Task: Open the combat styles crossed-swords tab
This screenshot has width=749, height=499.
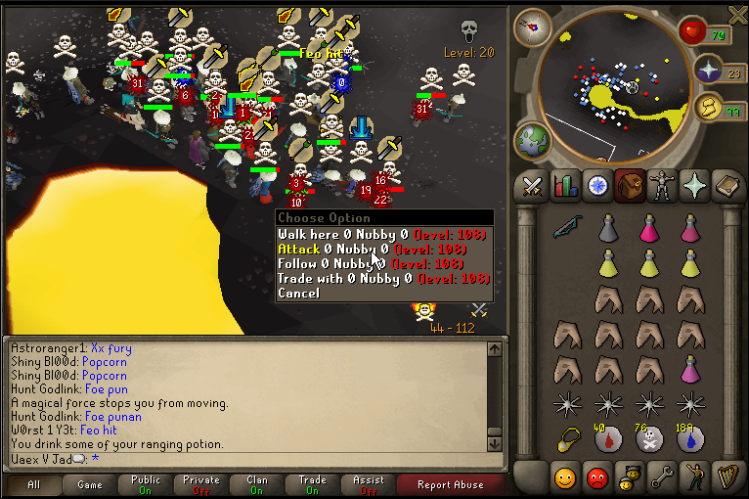Action: pos(532,186)
